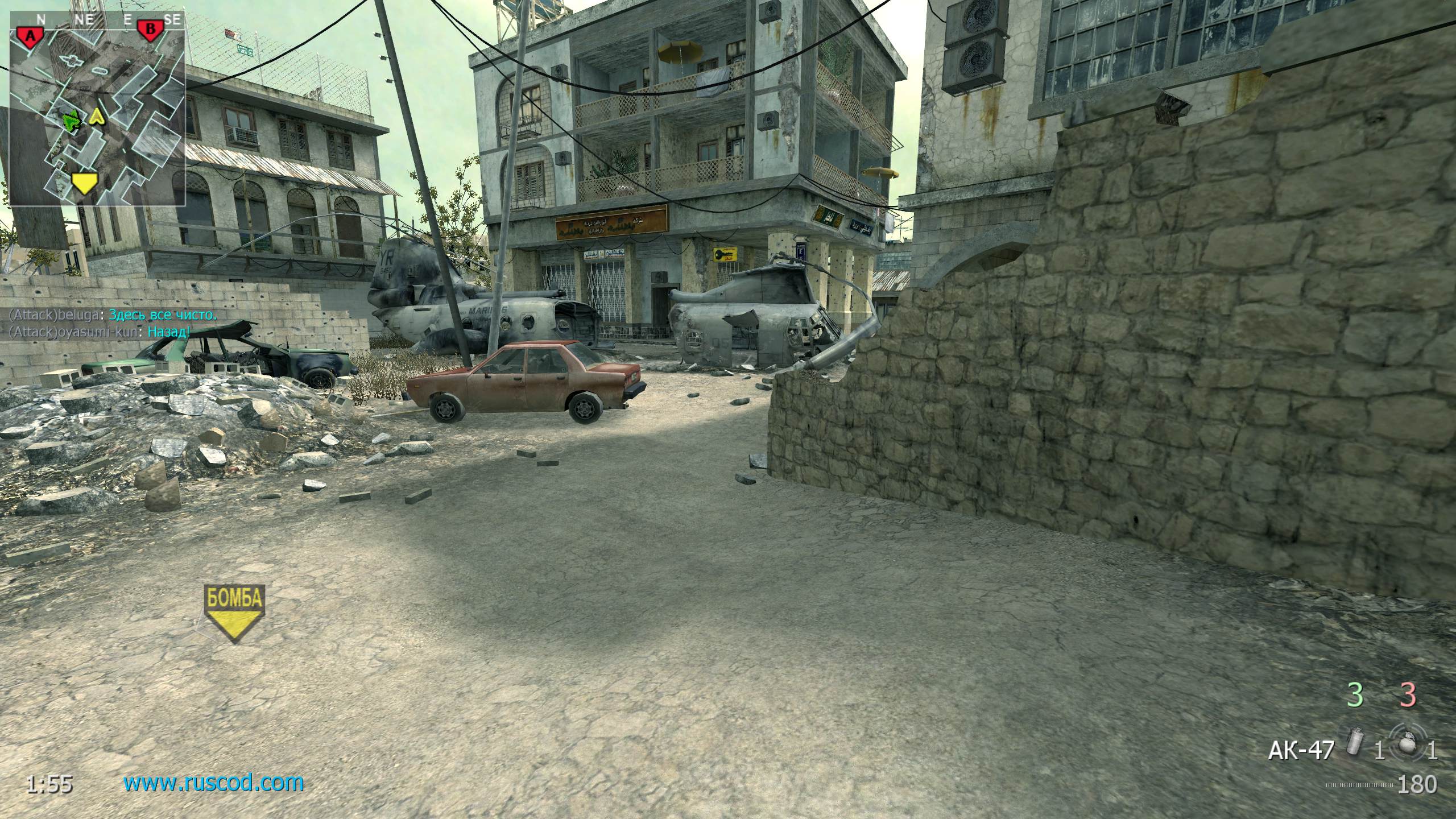Select oyasumi-kun's chat message
The height and width of the screenshot is (819, 1456).
click(x=100, y=332)
